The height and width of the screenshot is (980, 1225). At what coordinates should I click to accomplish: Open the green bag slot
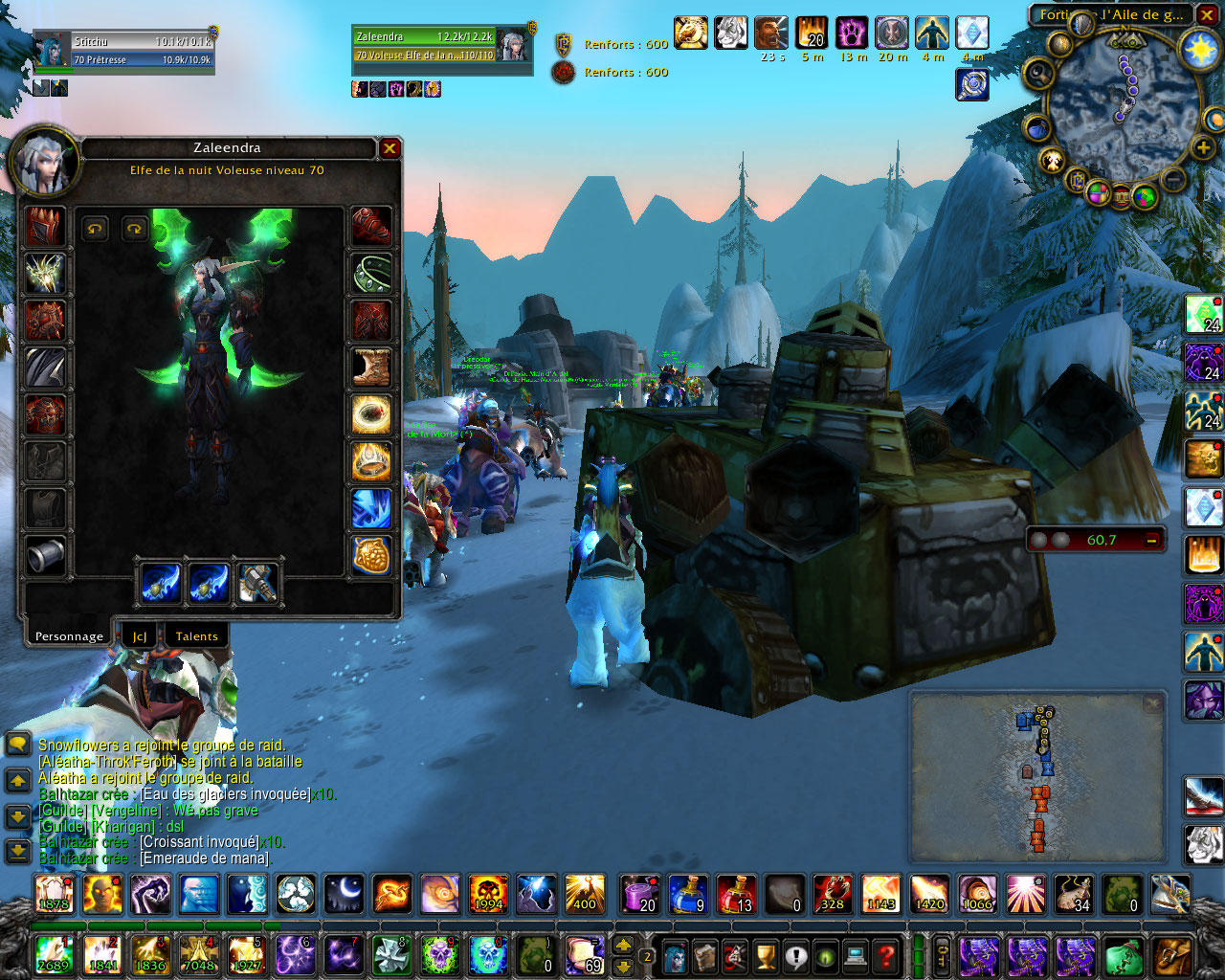[1124, 955]
